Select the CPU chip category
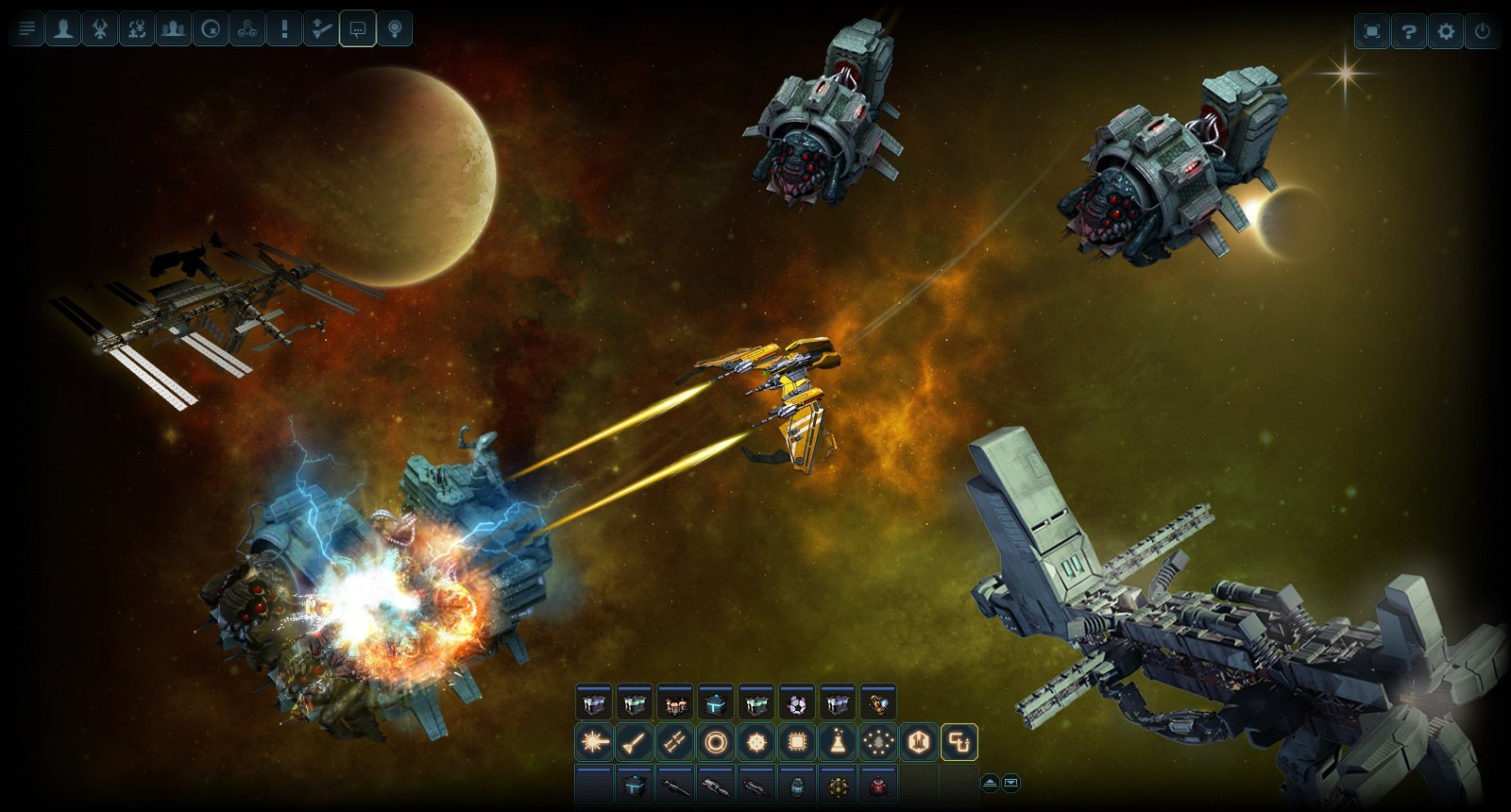The width and height of the screenshot is (1511, 812). click(797, 743)
